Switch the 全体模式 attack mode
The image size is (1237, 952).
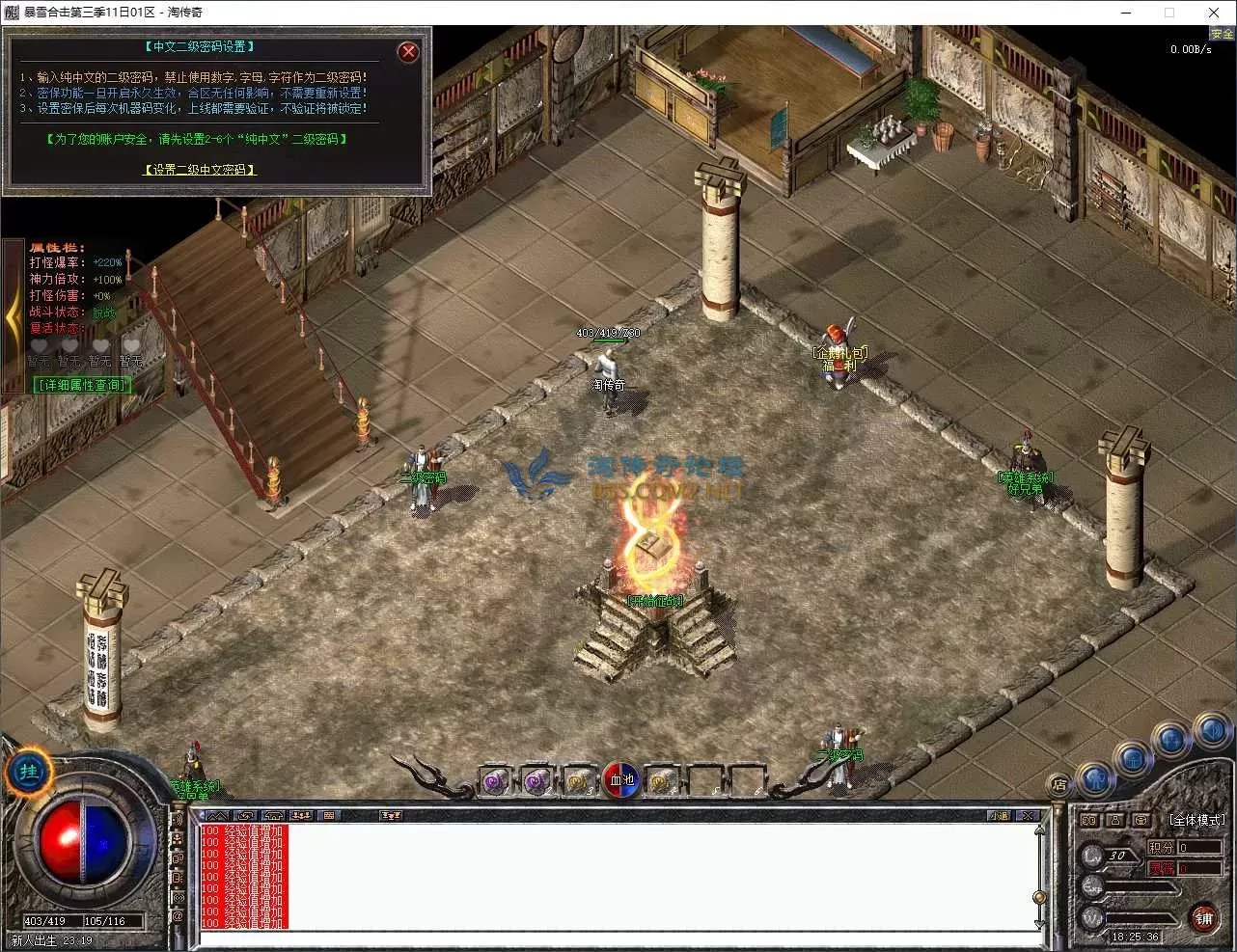[x=1196, y=820]
